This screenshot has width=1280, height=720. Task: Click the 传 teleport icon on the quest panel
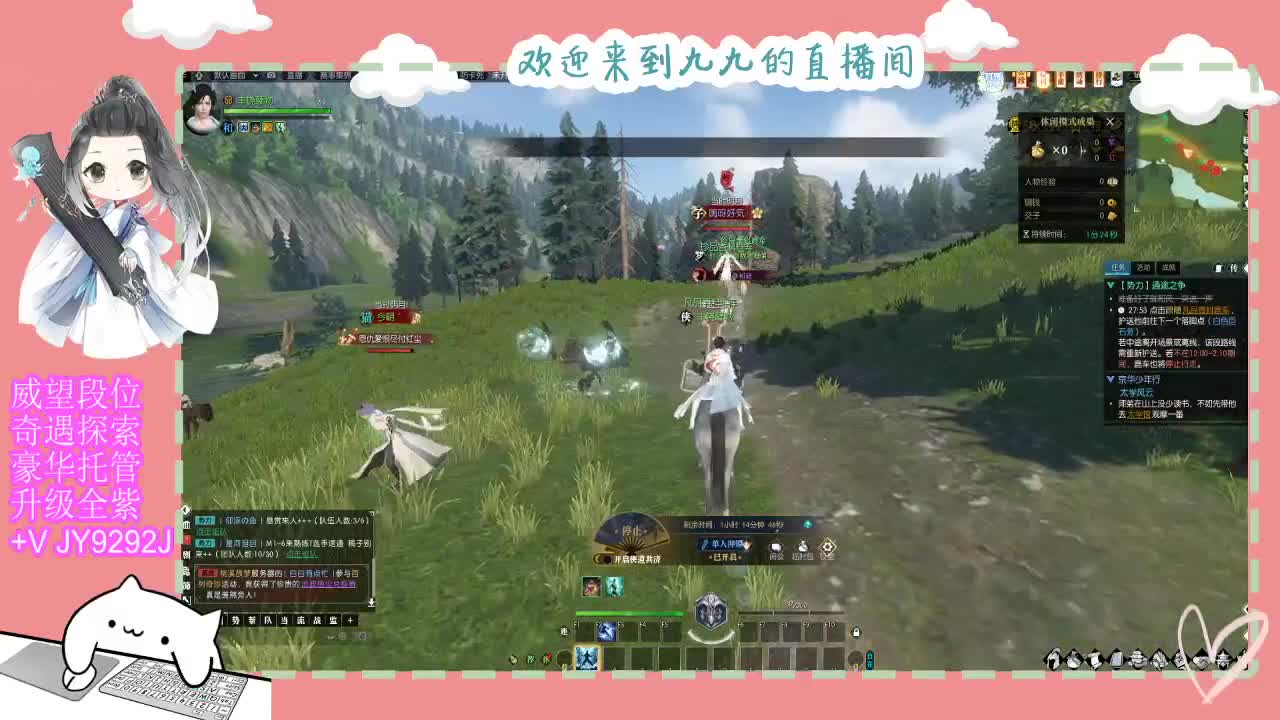(1234, 267)
